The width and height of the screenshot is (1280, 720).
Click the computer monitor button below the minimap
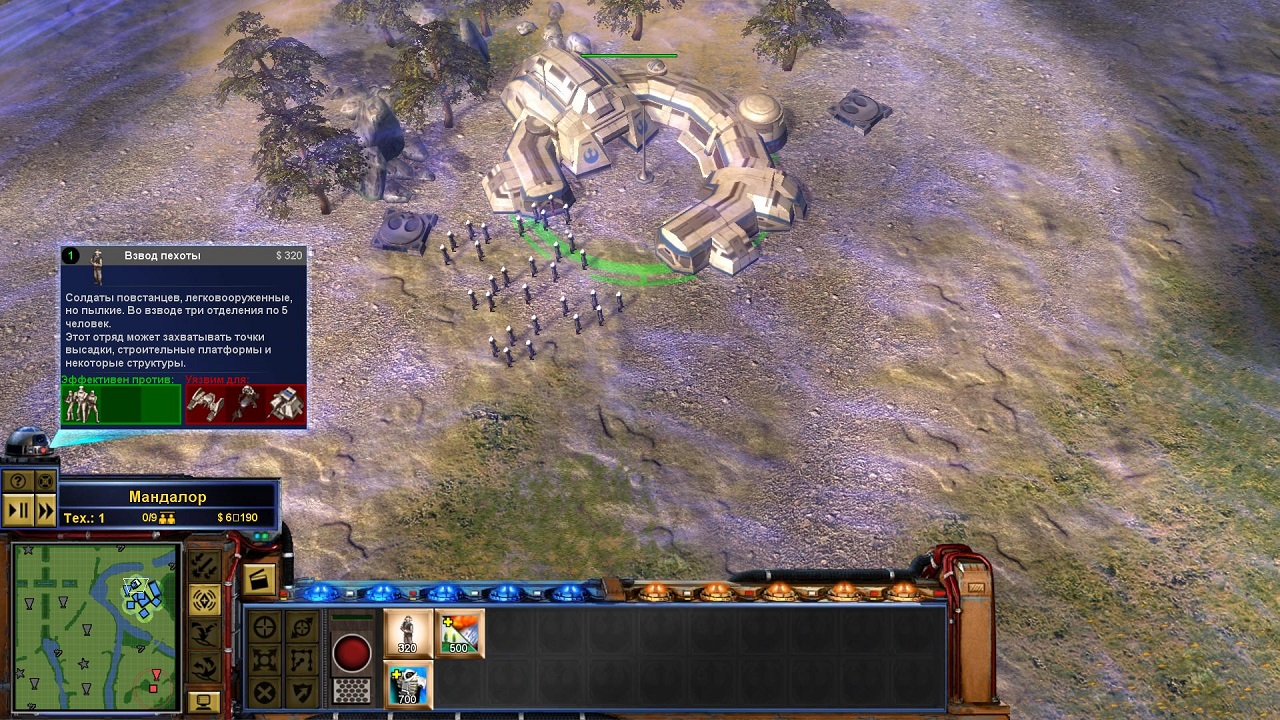click(x=204, y=700)
